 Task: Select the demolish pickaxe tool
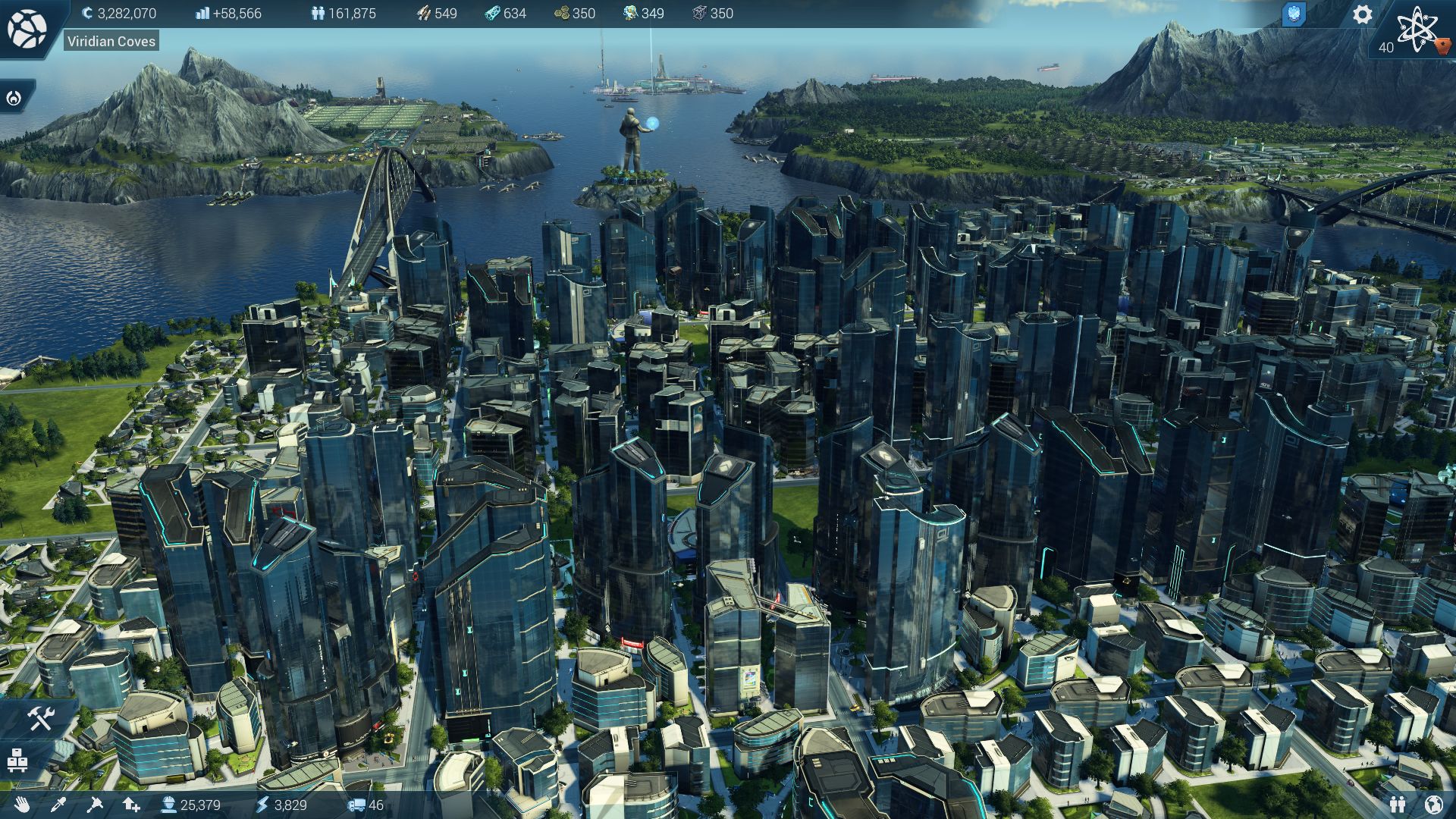click(95, 805)
